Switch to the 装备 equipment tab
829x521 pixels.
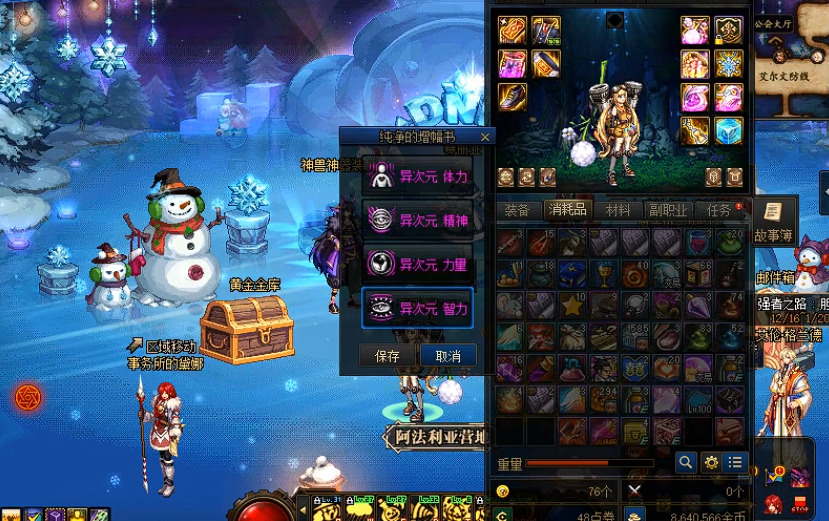[x=517, y=210]
